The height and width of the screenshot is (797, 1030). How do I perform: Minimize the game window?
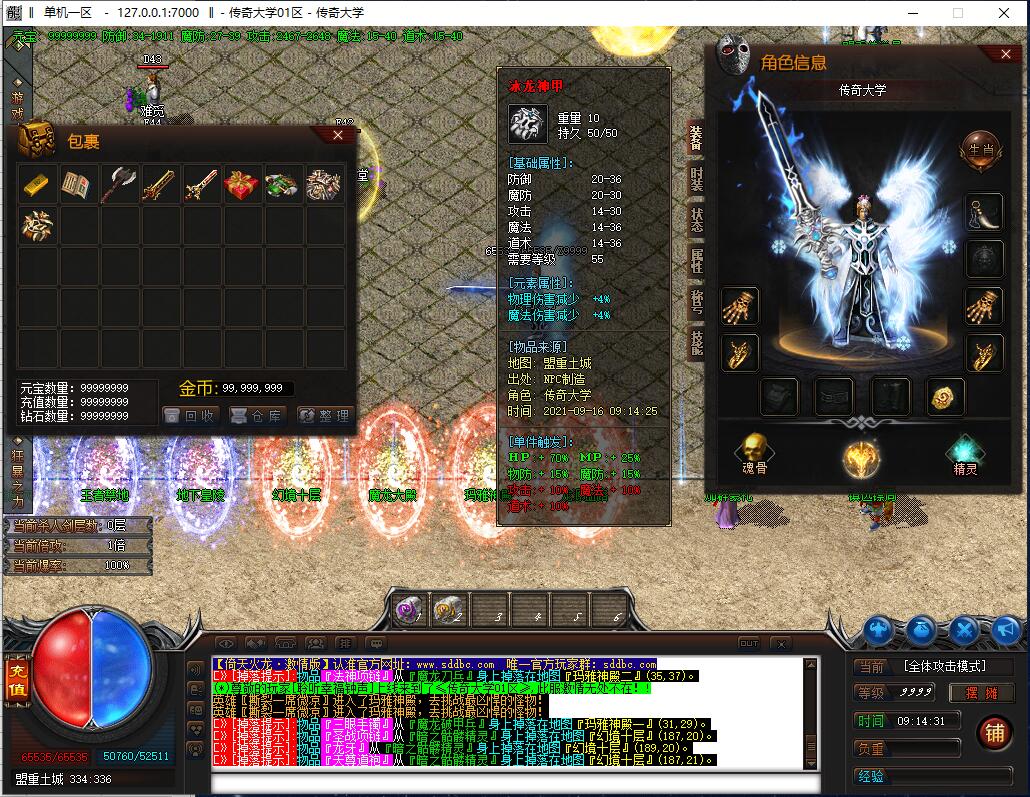(x=912, y=13)
